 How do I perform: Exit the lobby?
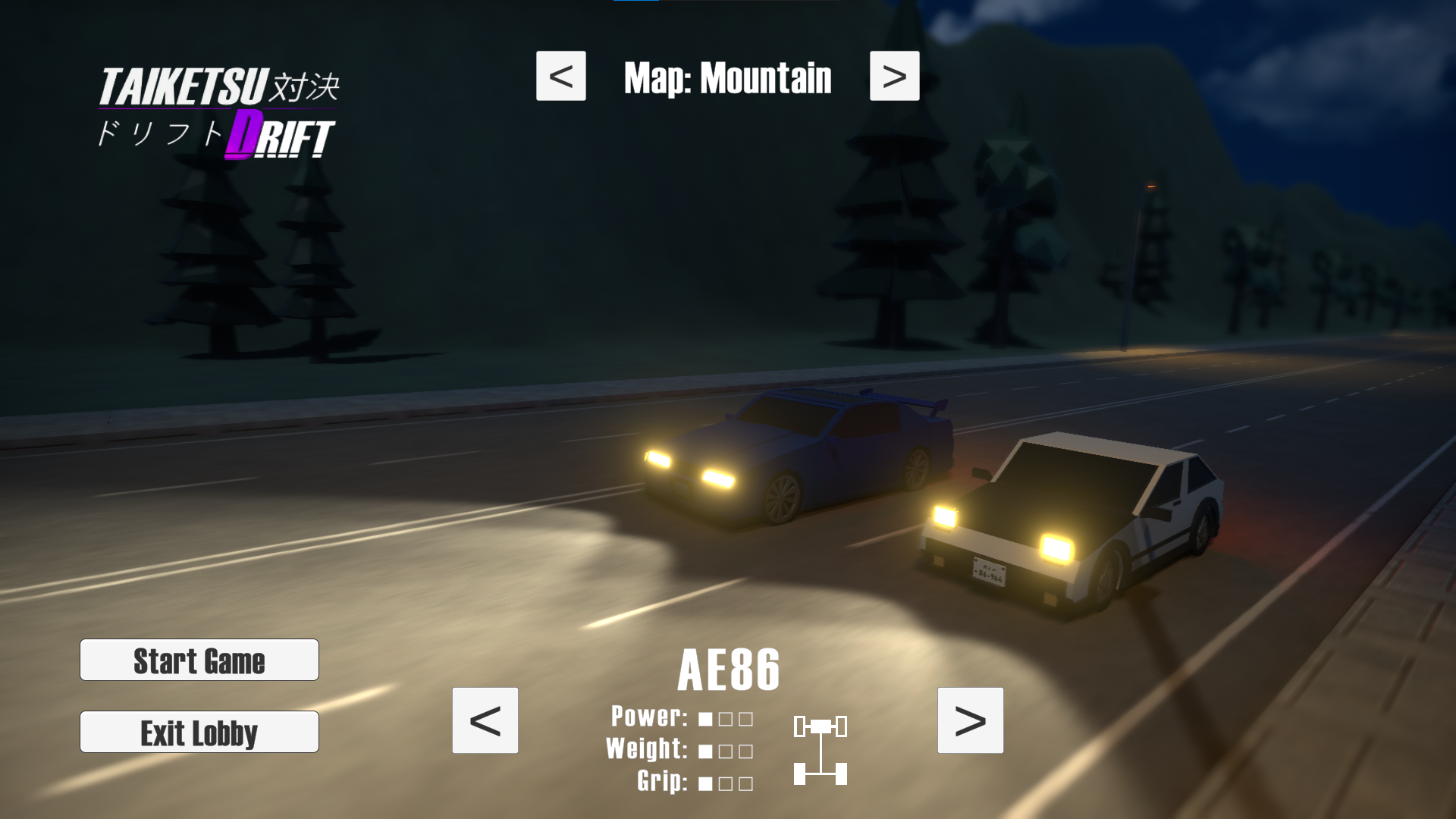[x=199, y=732]
